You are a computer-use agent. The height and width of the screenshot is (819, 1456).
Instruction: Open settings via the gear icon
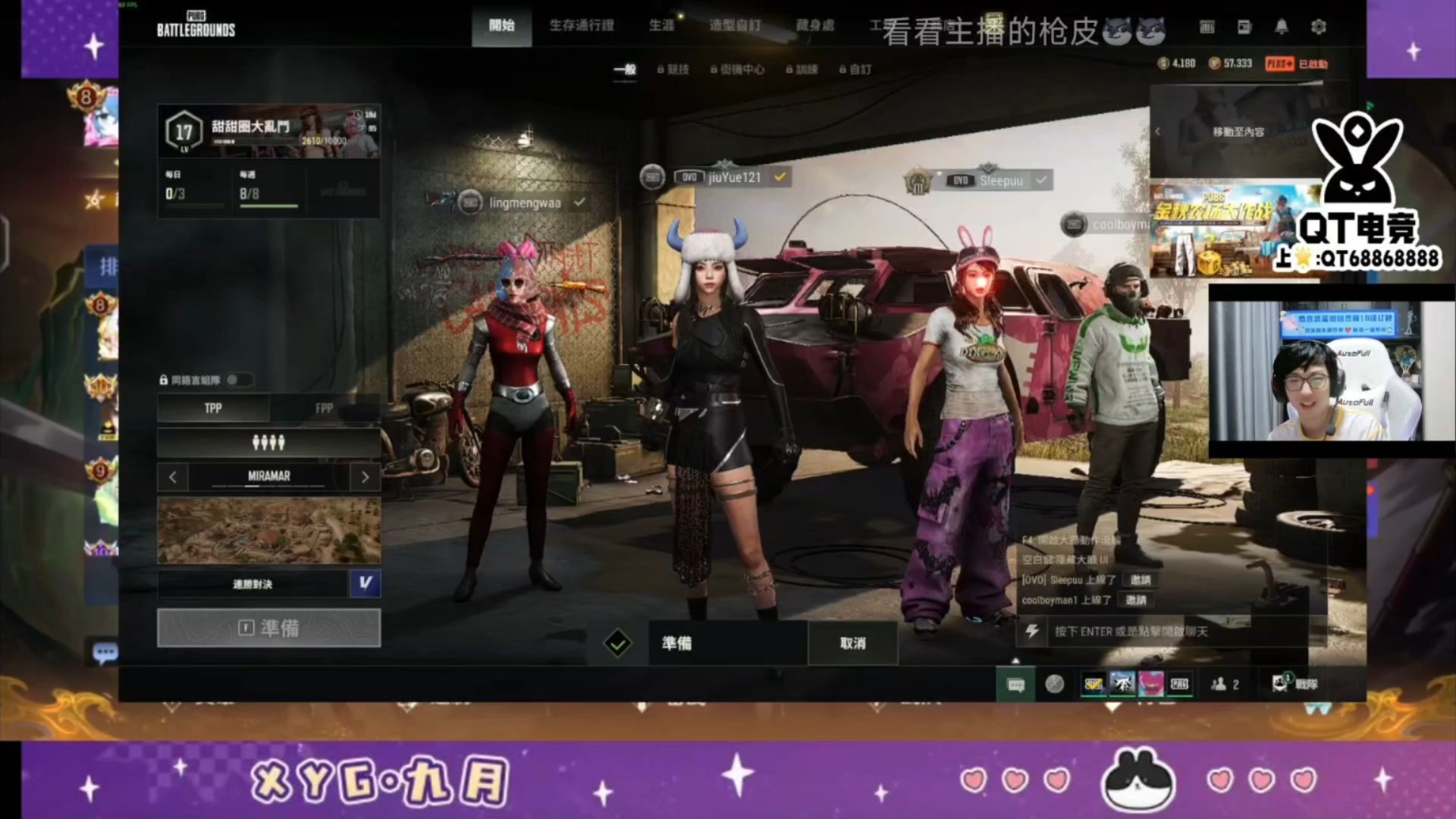point(1319,27)
